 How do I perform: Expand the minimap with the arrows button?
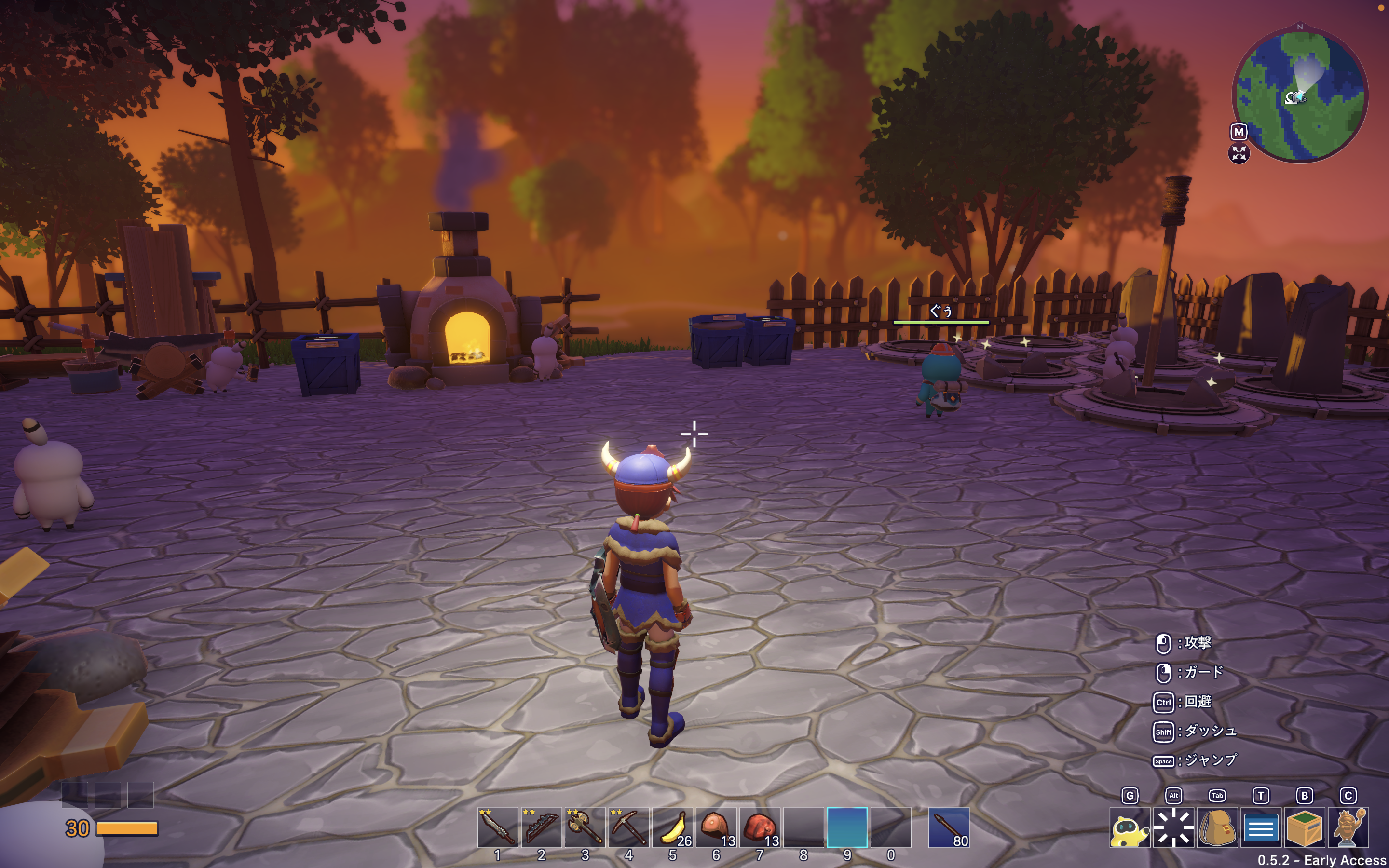tap(1239, 153)
